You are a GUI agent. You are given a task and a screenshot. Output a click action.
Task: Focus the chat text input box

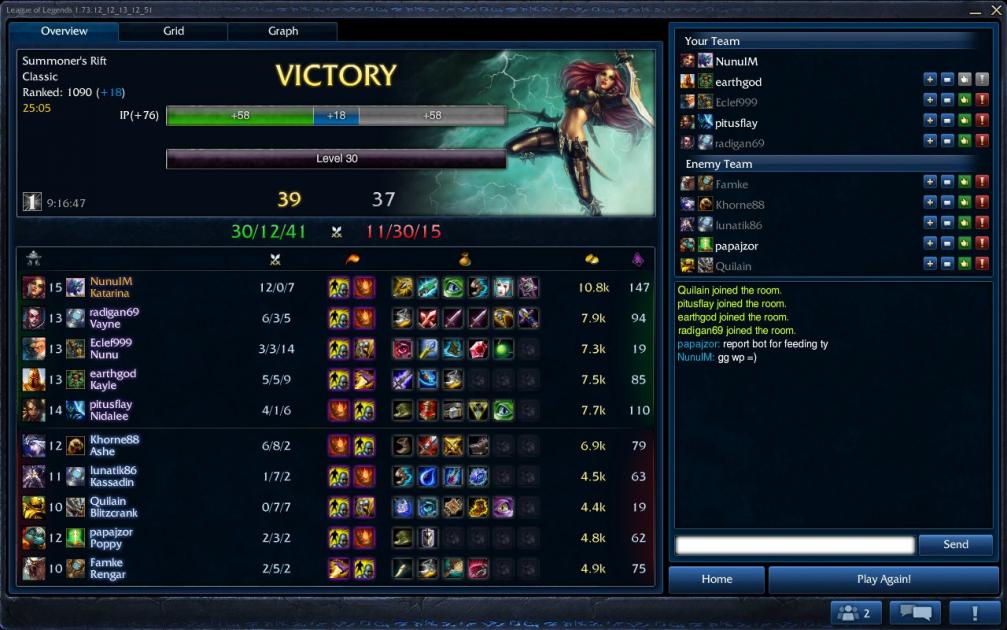(795, 545)
